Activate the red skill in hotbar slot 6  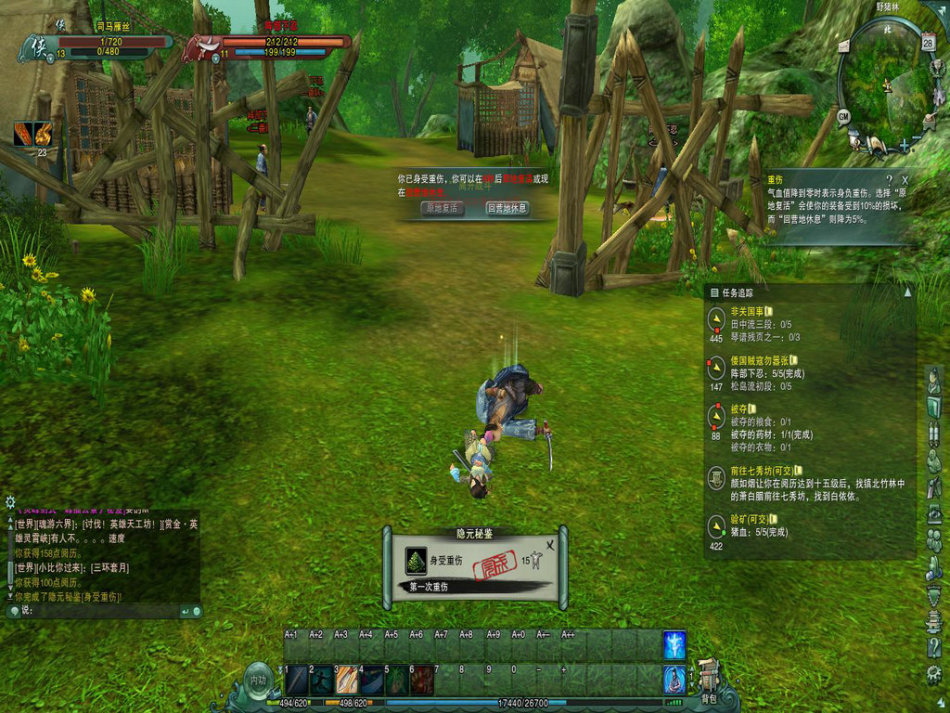[422, 681]
